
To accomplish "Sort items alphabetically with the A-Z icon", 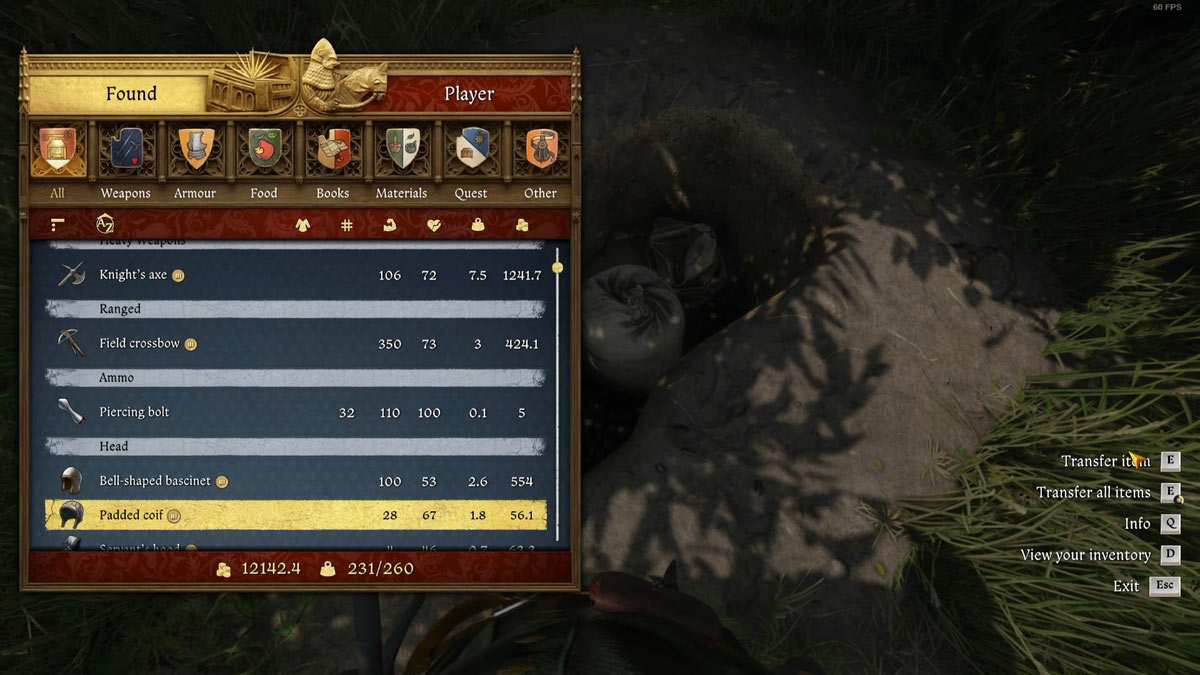I will [x=104, y=225].
